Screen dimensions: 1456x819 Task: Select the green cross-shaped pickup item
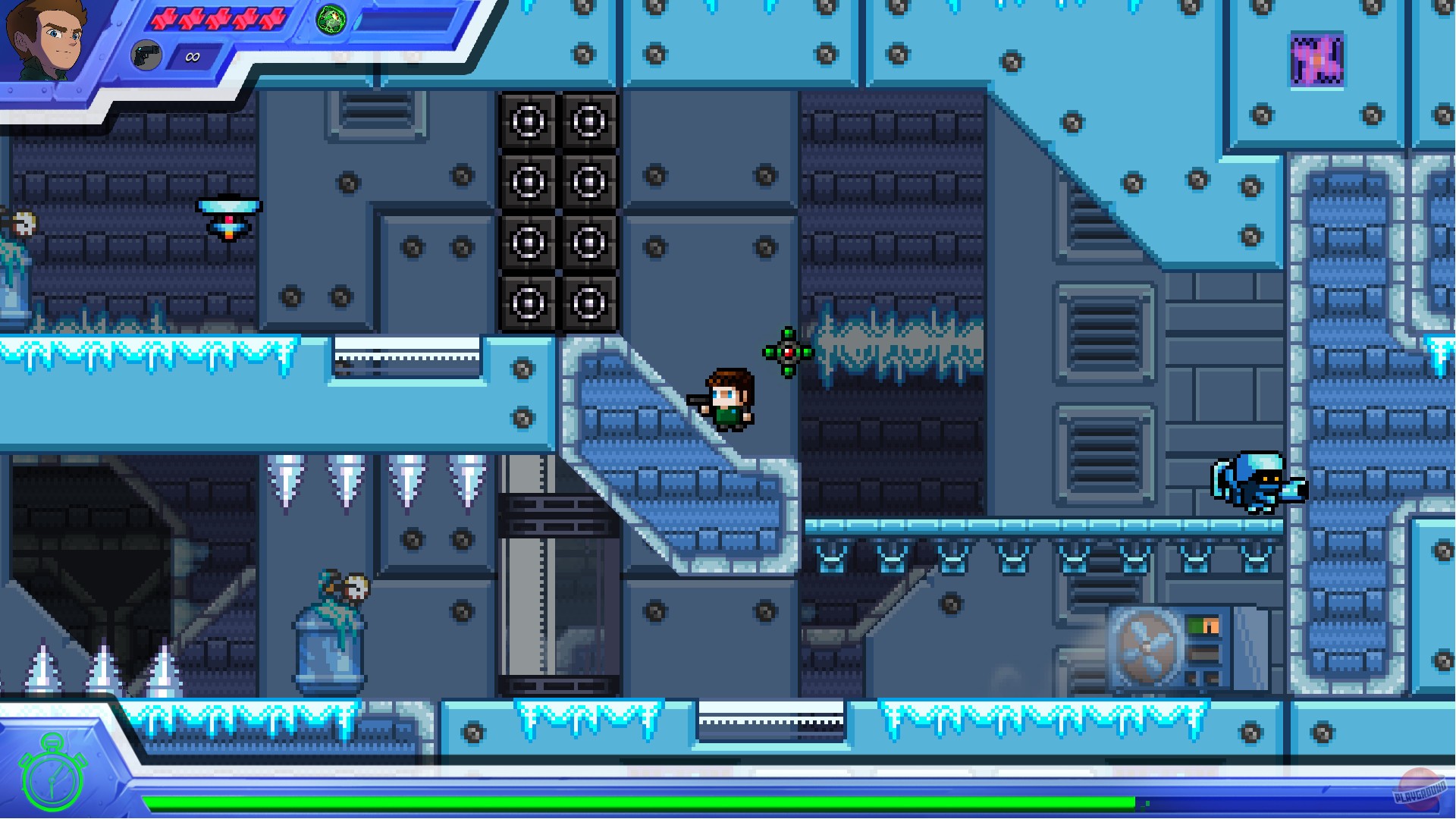789,350
